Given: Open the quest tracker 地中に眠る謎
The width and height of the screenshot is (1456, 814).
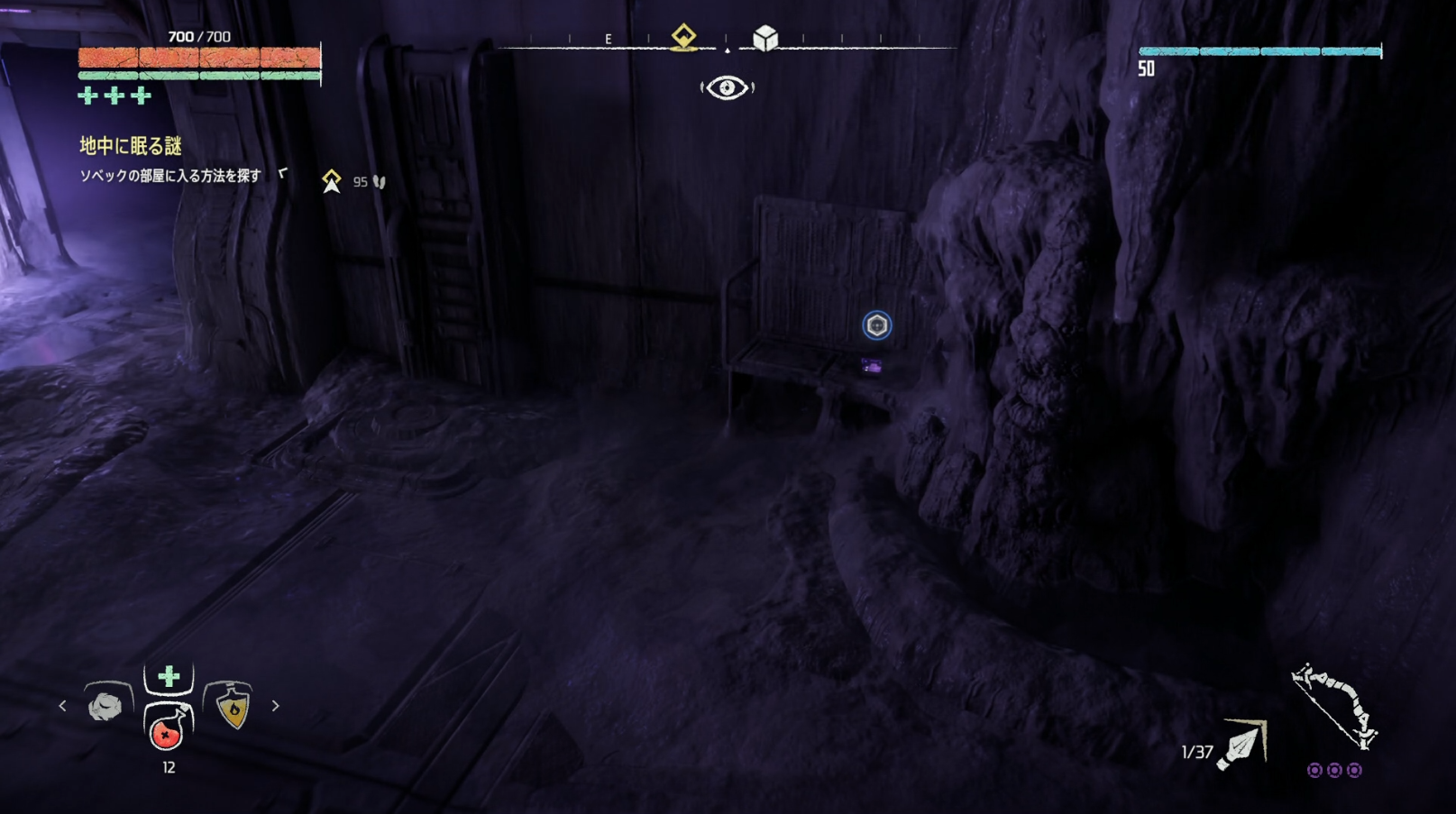Looking at the screenshot, I should pyautogui.click(x=131, y=146).
